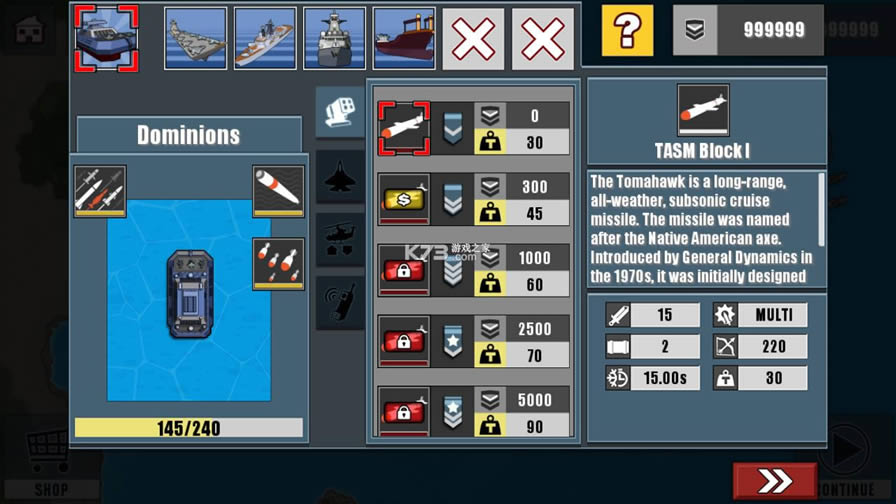Select the red-hulled cargo ship thumbnail
The height and width of the screenshot is (504, 896).
pyautogui.click(x=404, y=38)
